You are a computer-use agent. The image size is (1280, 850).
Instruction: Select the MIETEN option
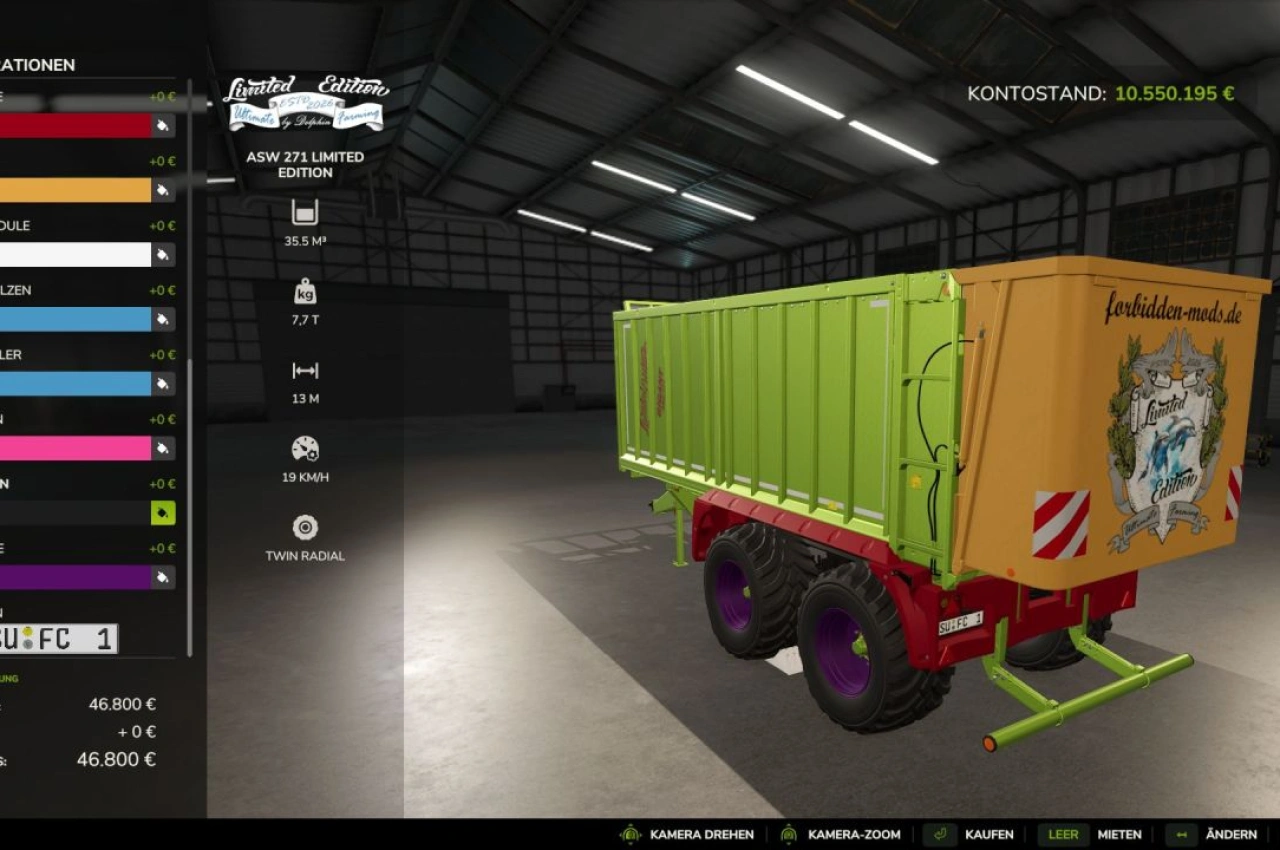tap(1119, 834)
